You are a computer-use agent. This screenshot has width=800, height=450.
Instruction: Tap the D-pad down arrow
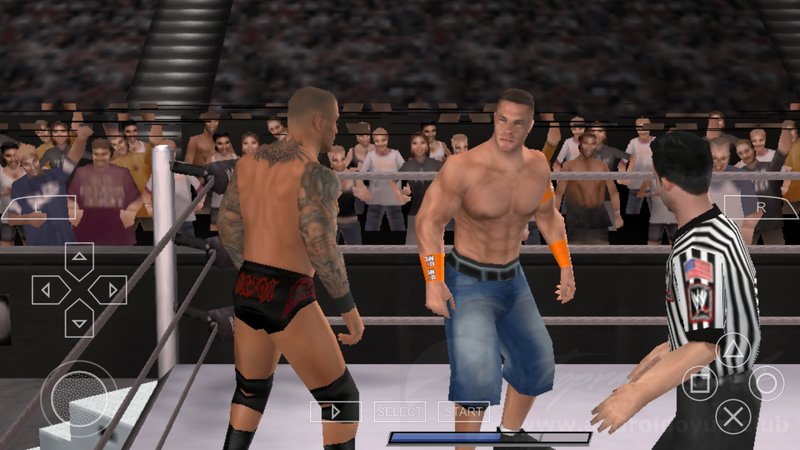(79, 319)
